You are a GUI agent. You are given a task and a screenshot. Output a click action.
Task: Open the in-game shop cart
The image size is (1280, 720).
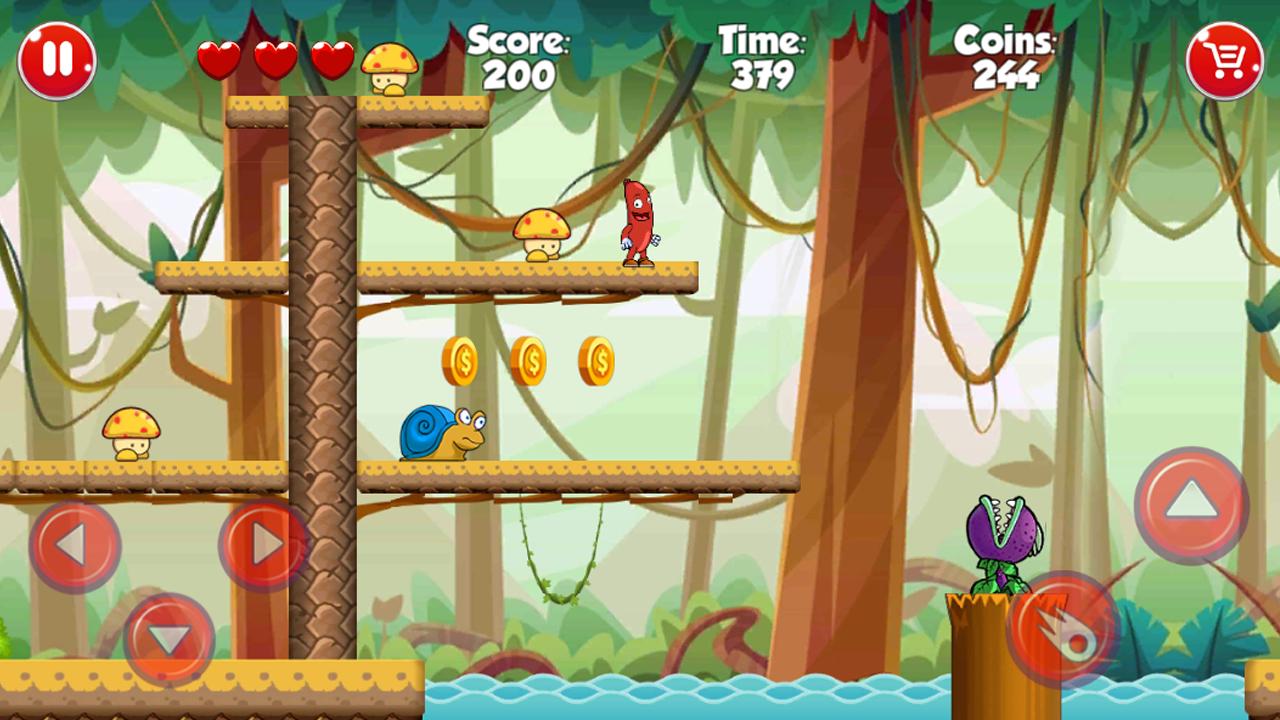[x=1222, y=62]
